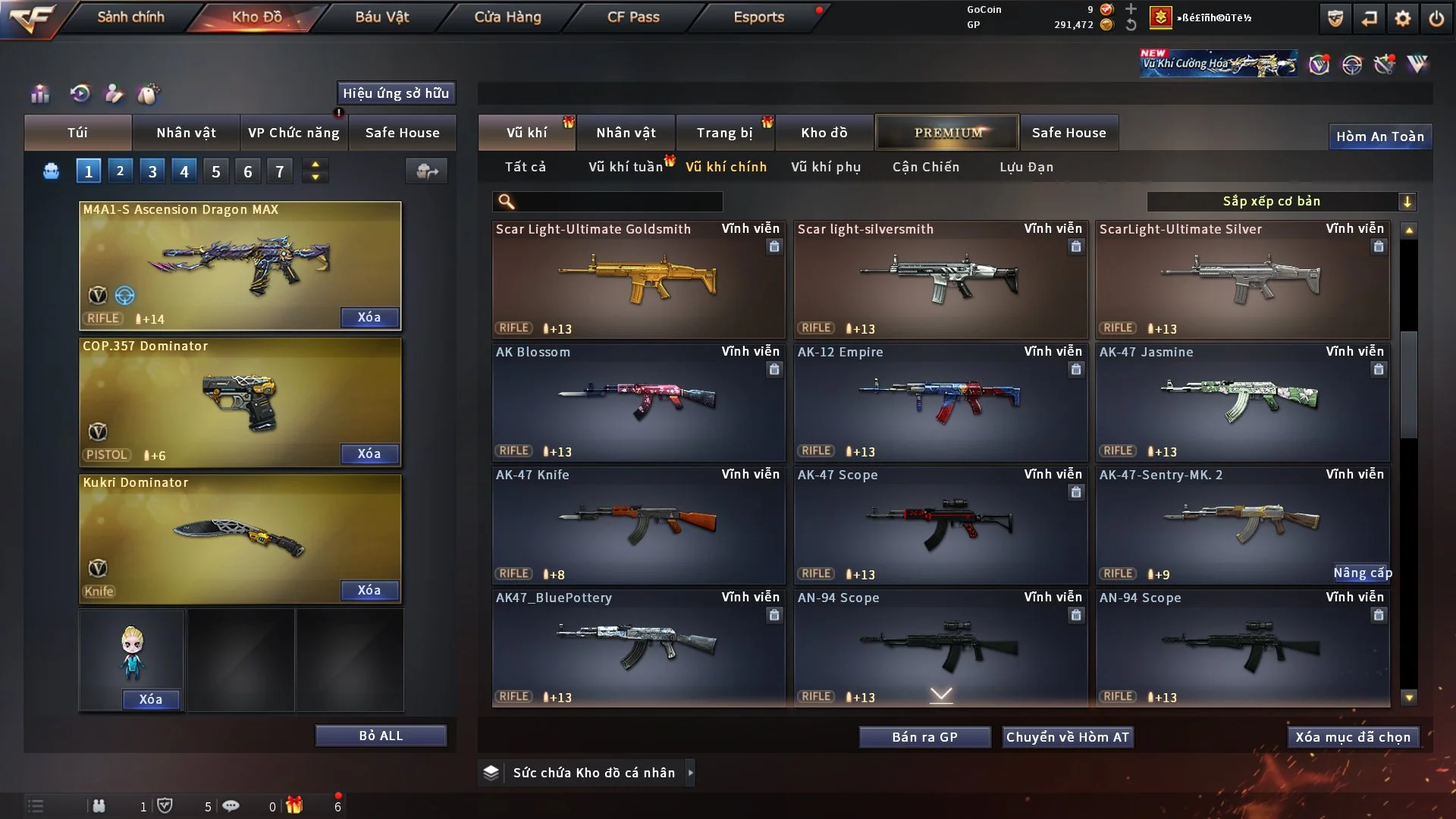Sell selected item with Bán ra GP
1456x819 pixels.
[924, 737]
